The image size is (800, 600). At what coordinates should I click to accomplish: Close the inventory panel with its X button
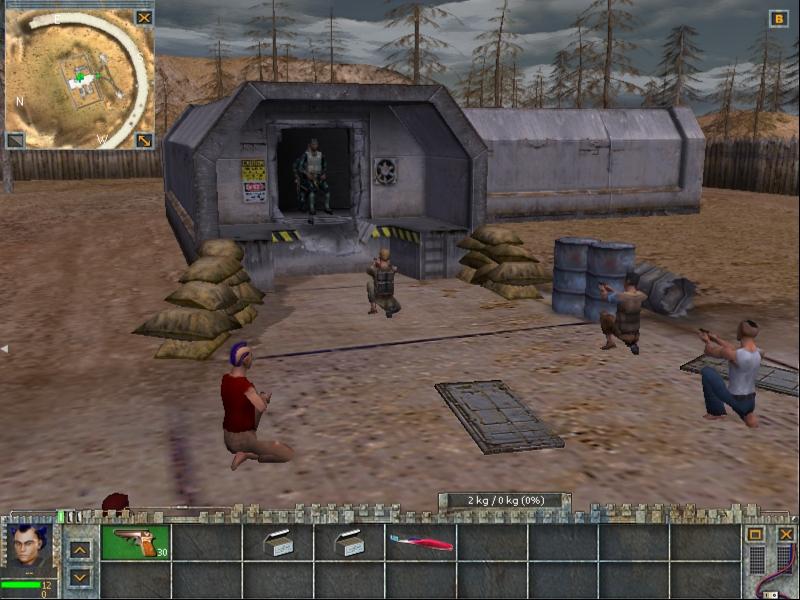[786, 534]
